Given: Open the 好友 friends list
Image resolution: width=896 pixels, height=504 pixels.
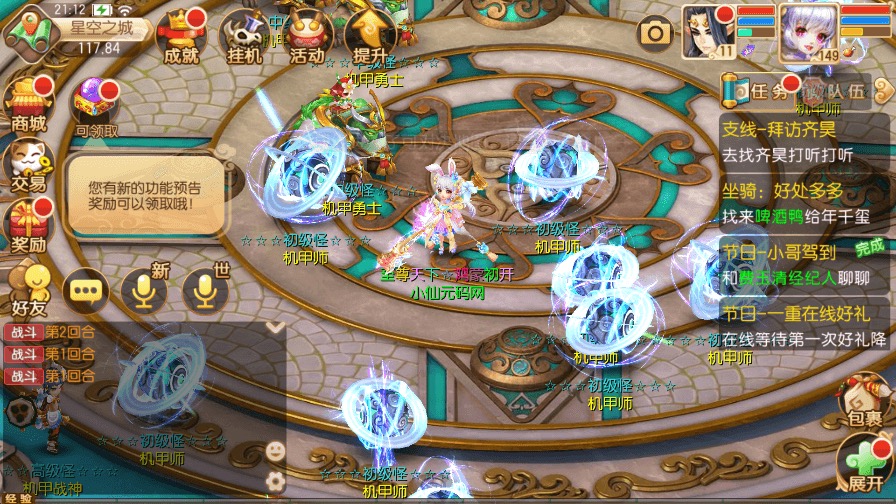Looking at the screenshot, I should [28, 287].
